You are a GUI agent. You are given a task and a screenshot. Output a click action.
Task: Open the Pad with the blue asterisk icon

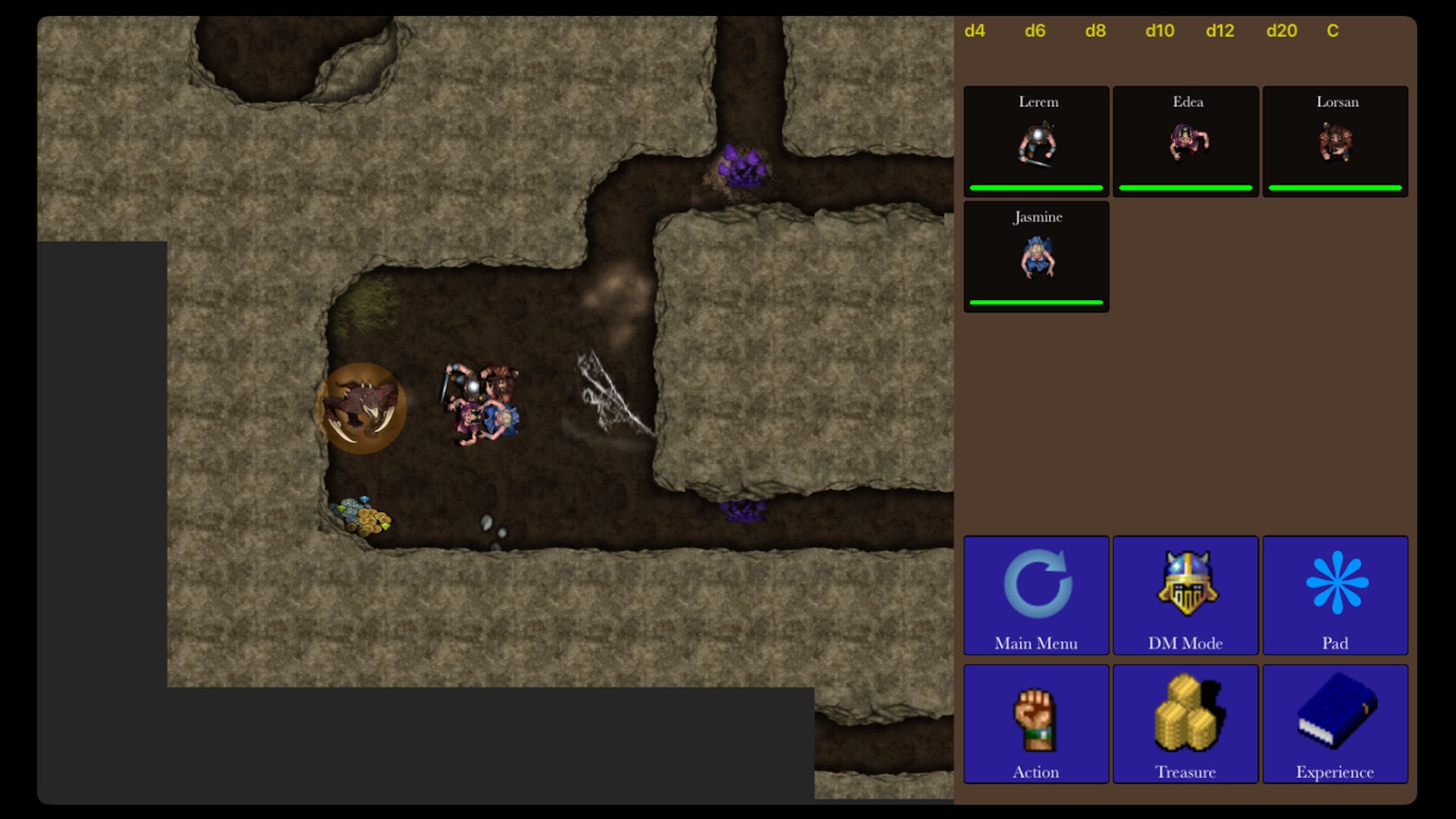(x=1335, y=584)
